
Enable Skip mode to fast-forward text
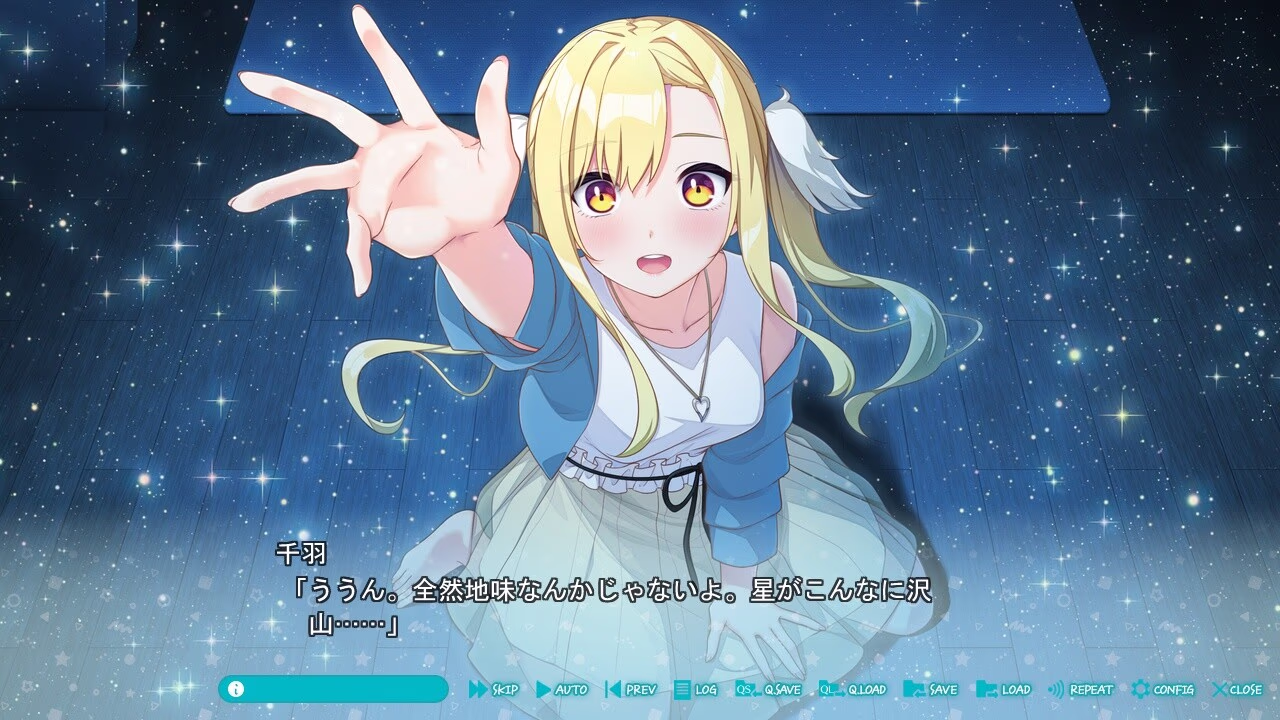click(x=505, y=689)
